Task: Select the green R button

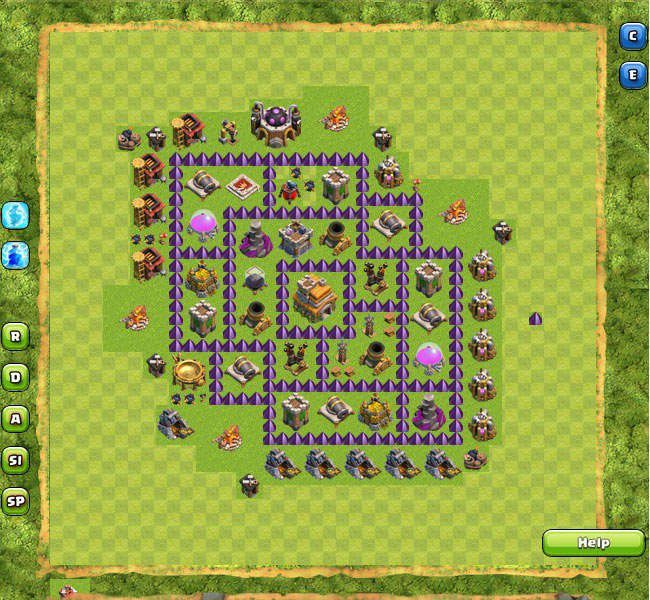Action: pos(15,335)
